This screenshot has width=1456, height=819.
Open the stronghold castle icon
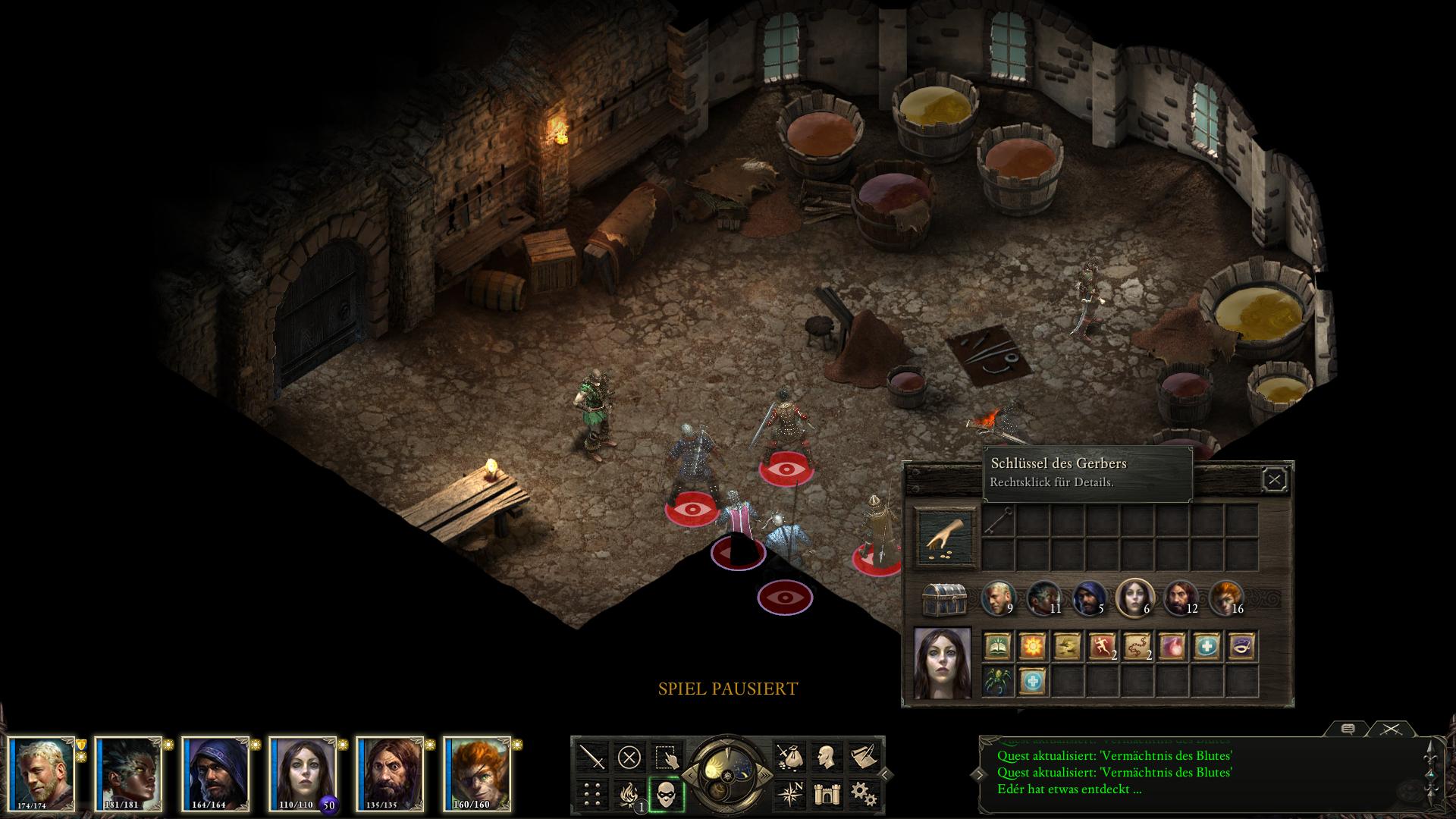pos(827,795)
